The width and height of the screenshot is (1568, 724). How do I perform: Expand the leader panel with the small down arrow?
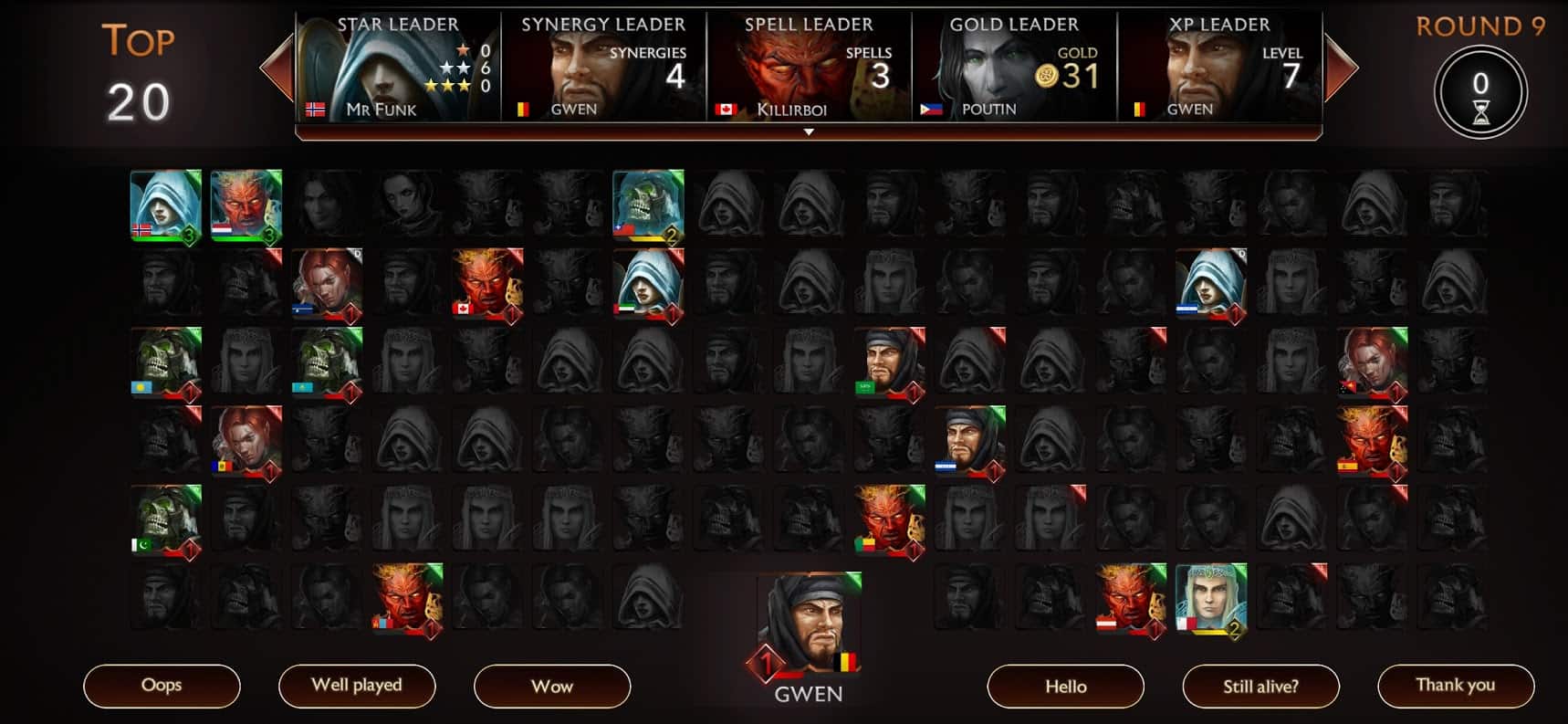(809, 132)
